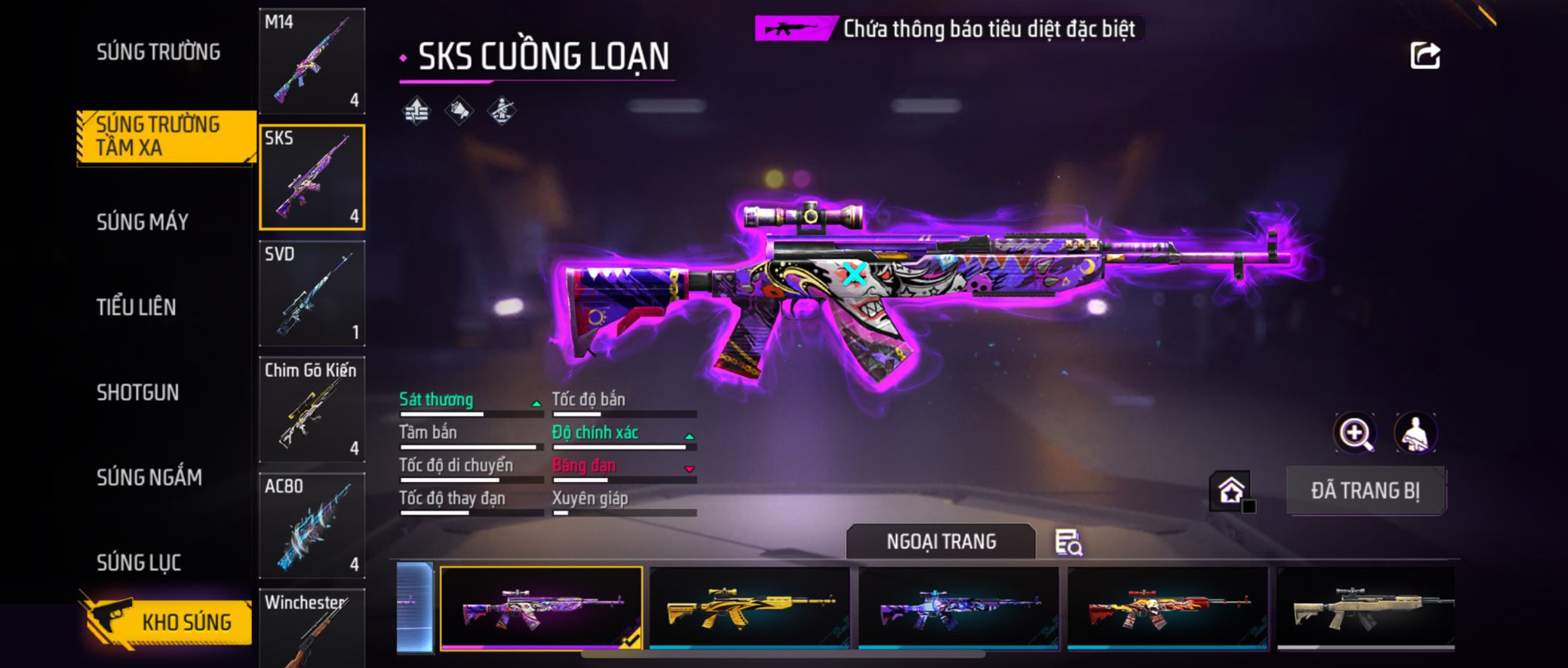The width and height of the screenshot is (1568, 668).
Task: Choose the red SKS skin thumbnail
Action: click(x=1167, y=607)
